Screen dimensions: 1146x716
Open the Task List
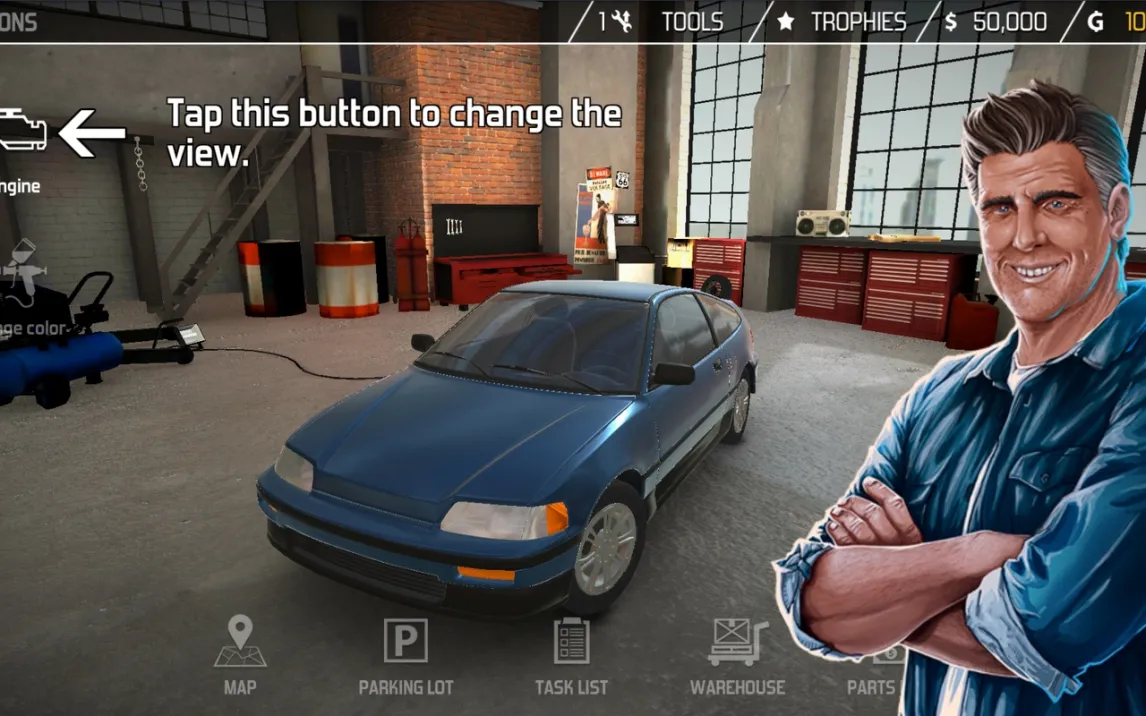571,653
